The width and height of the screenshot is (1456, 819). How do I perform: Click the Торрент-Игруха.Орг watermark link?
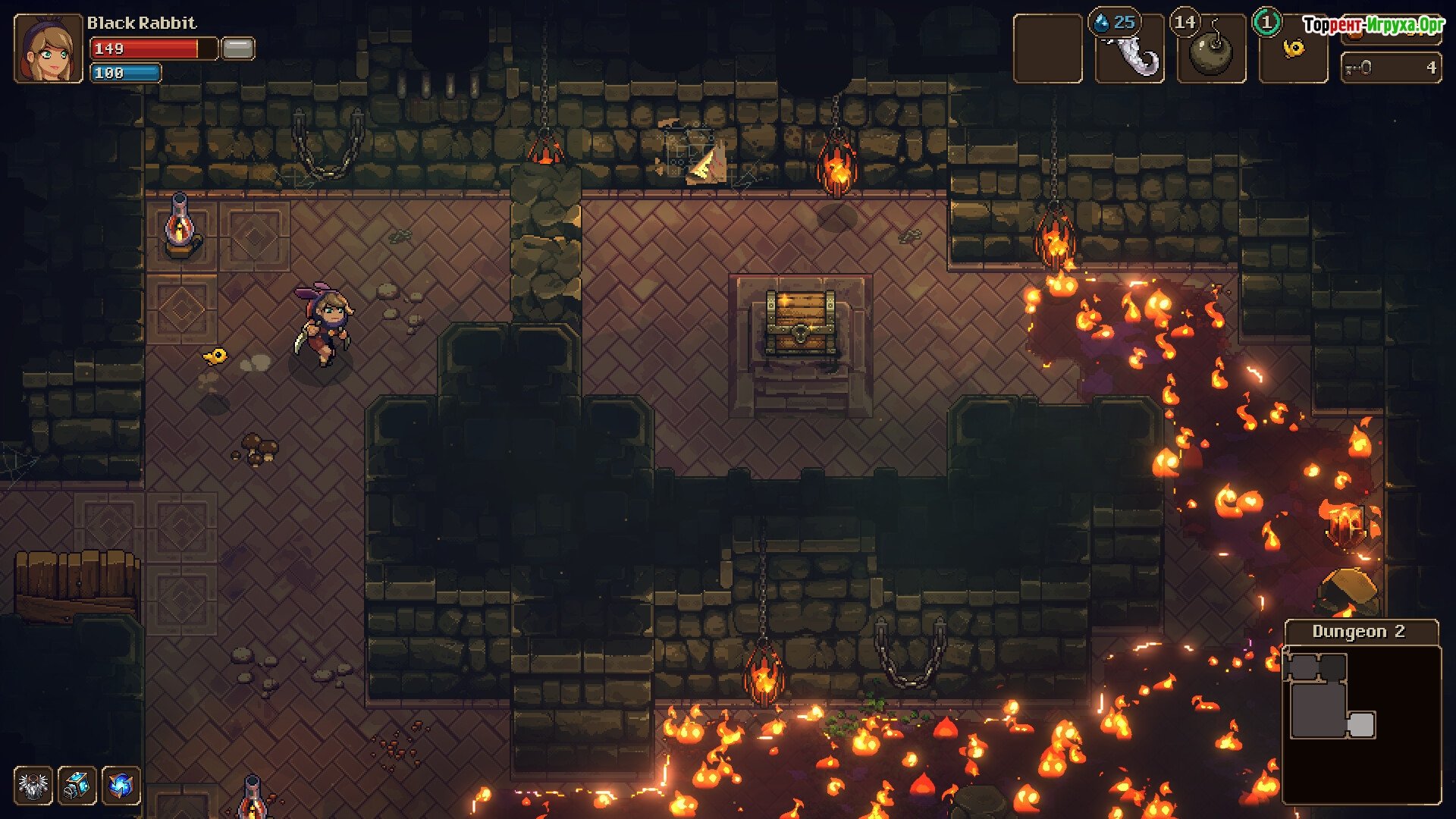(1373, 25)
